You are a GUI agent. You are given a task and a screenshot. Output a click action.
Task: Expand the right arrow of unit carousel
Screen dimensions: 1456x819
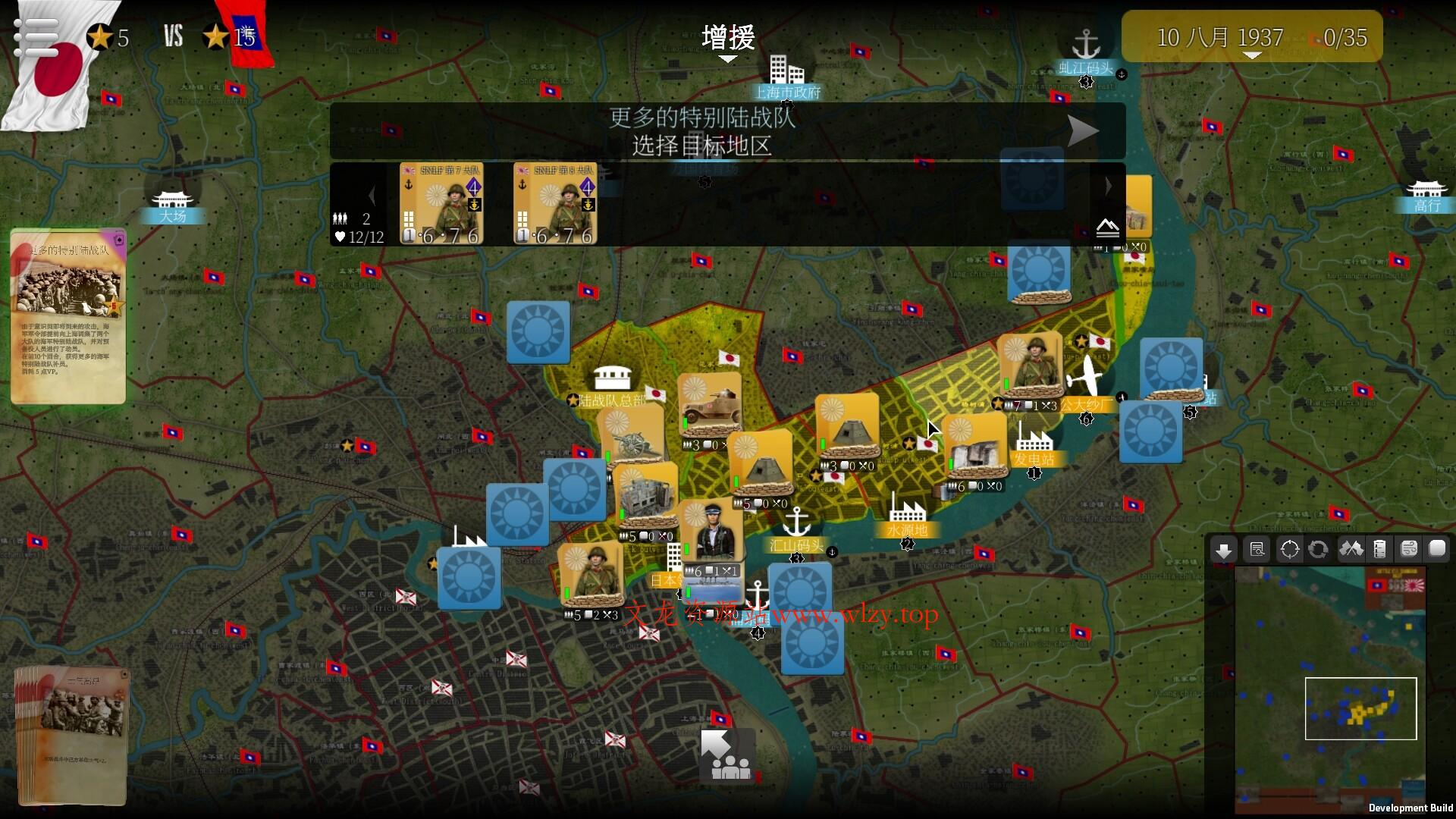(x=1110, y=186)
